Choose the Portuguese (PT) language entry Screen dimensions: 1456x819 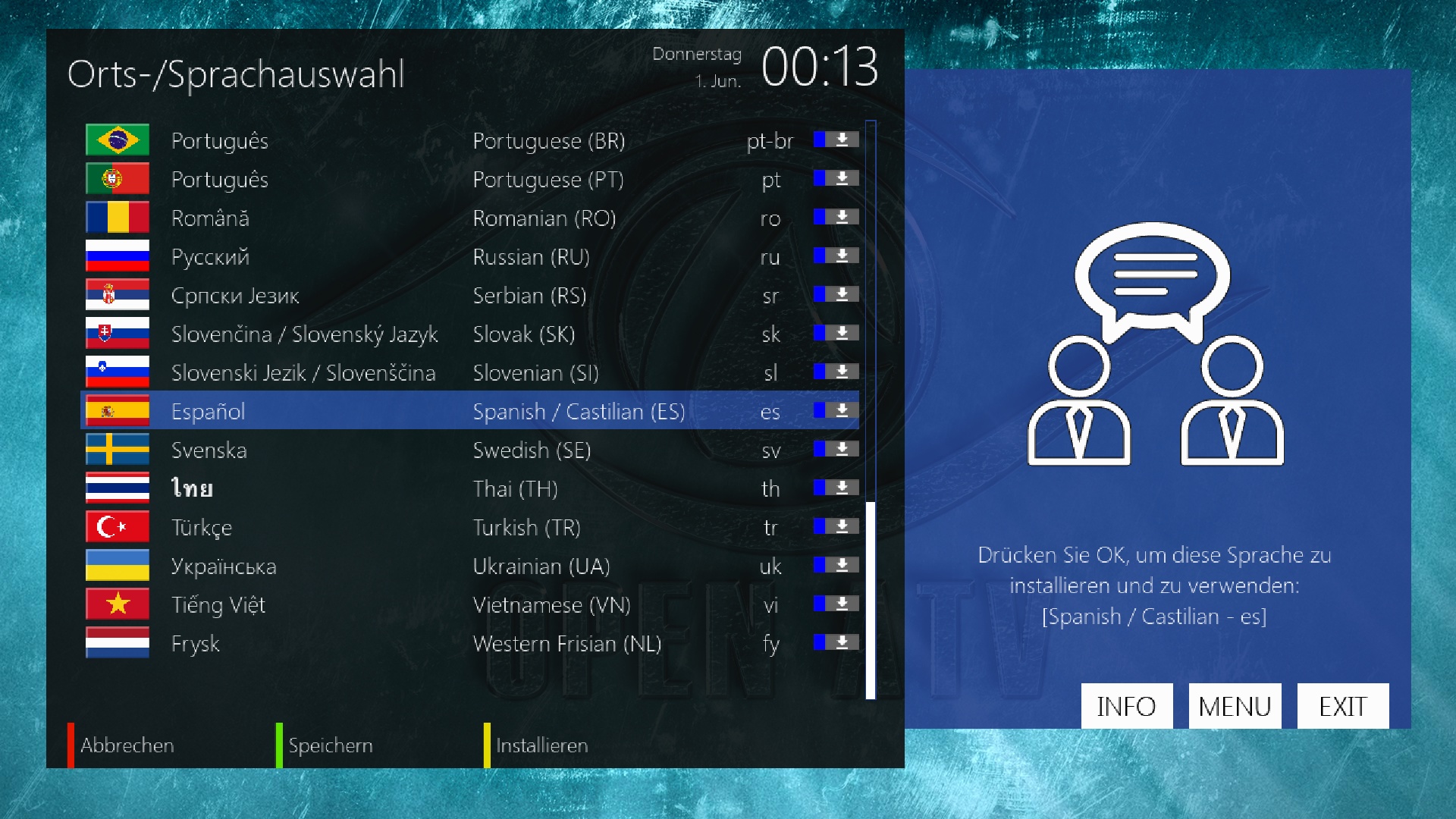click(470, 180)
